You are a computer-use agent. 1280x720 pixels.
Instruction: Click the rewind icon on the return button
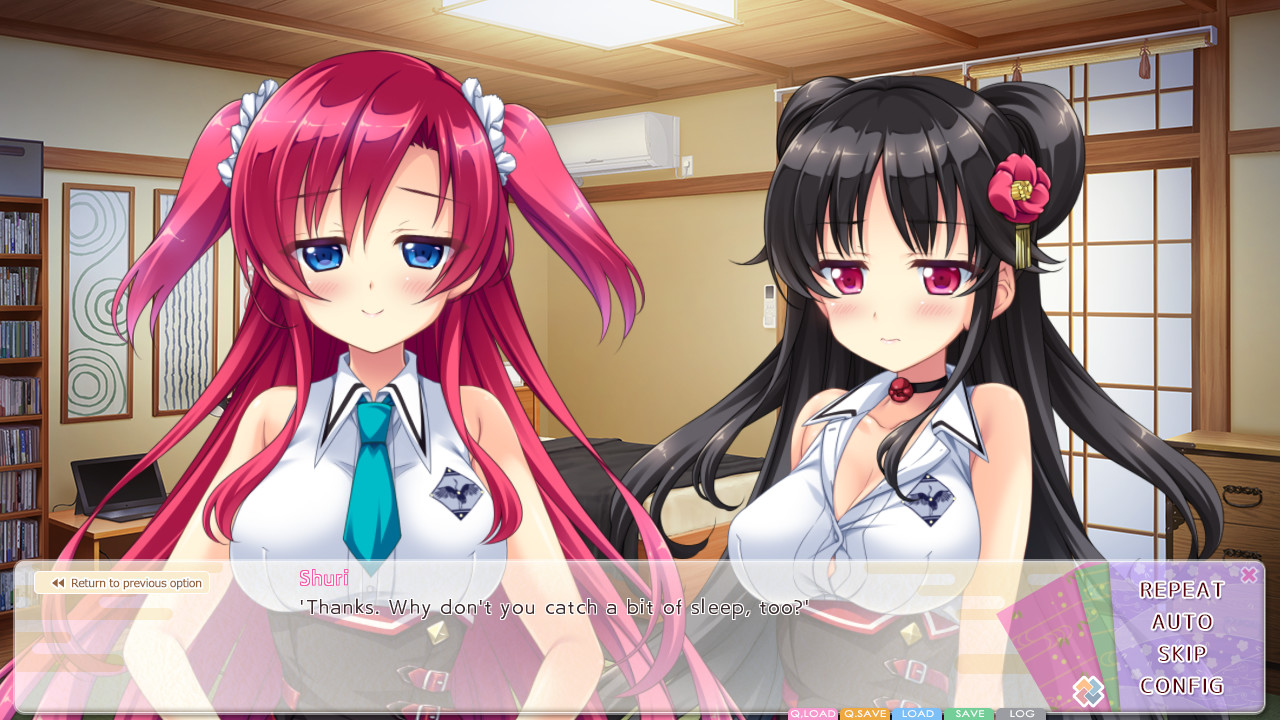pos(58,583)
